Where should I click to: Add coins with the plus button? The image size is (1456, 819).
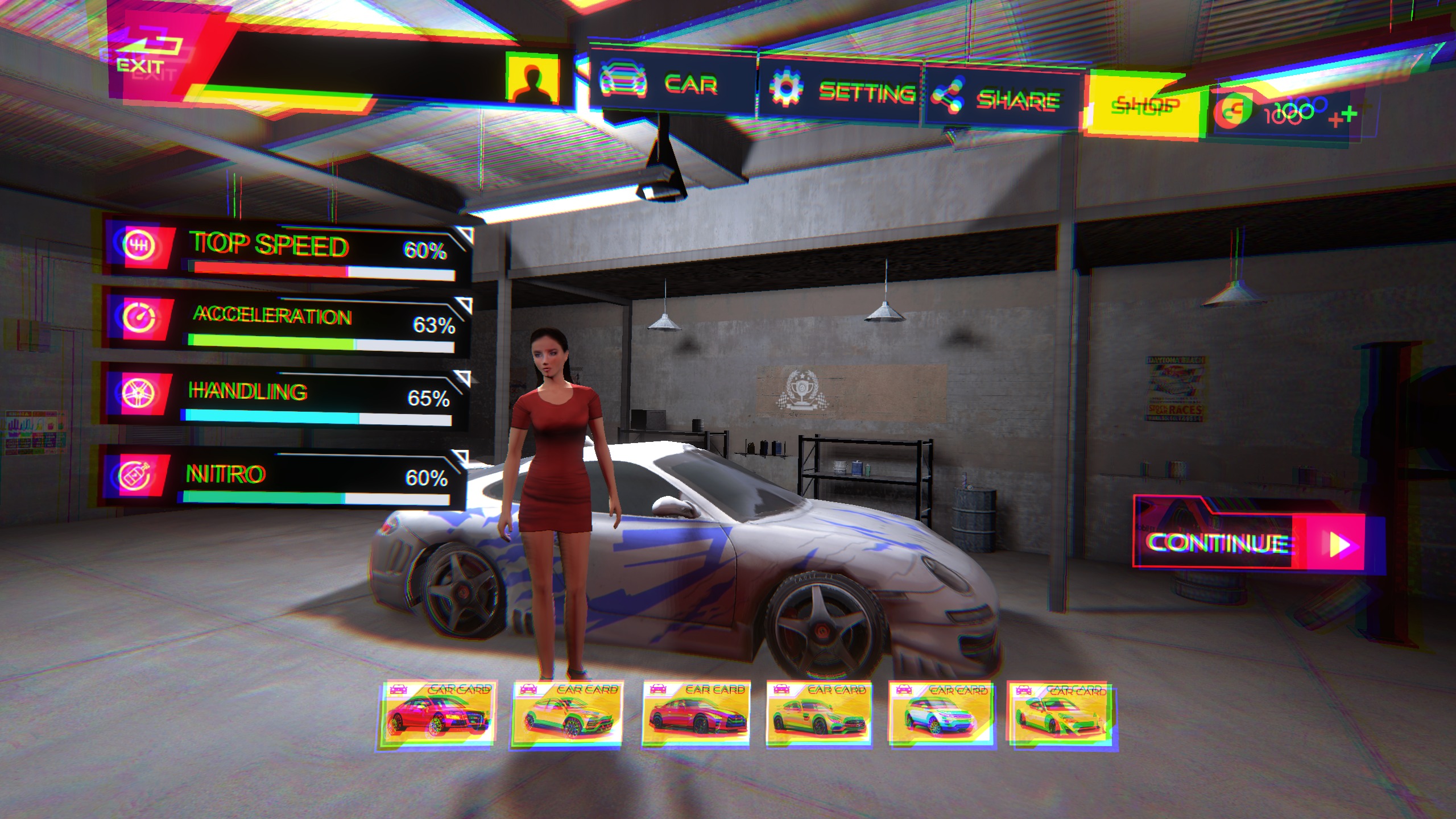[1343, 117]
